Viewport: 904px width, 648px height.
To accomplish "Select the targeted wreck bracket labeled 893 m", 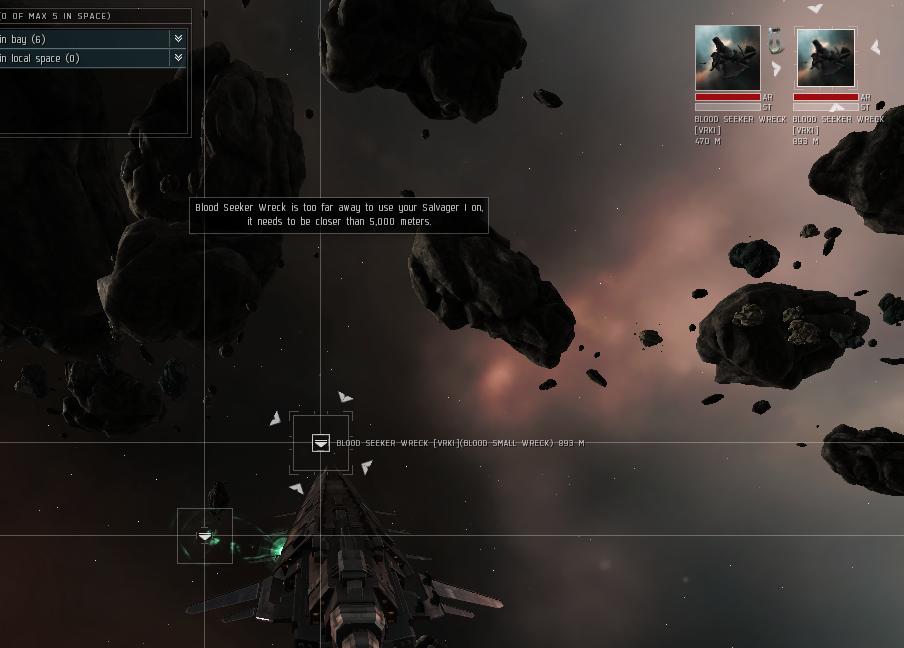I will point(320,443).
